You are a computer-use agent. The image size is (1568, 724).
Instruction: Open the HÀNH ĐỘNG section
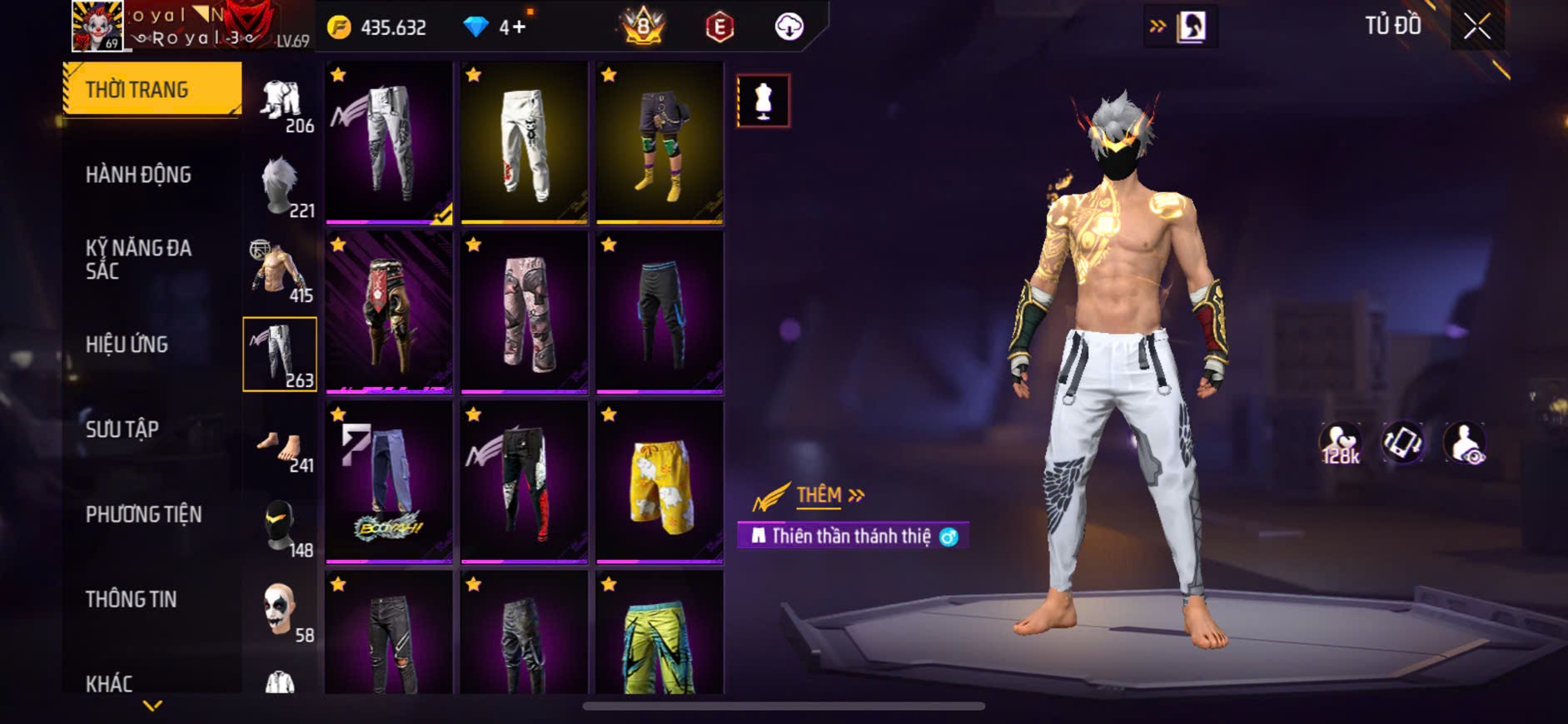pos(138,175)
